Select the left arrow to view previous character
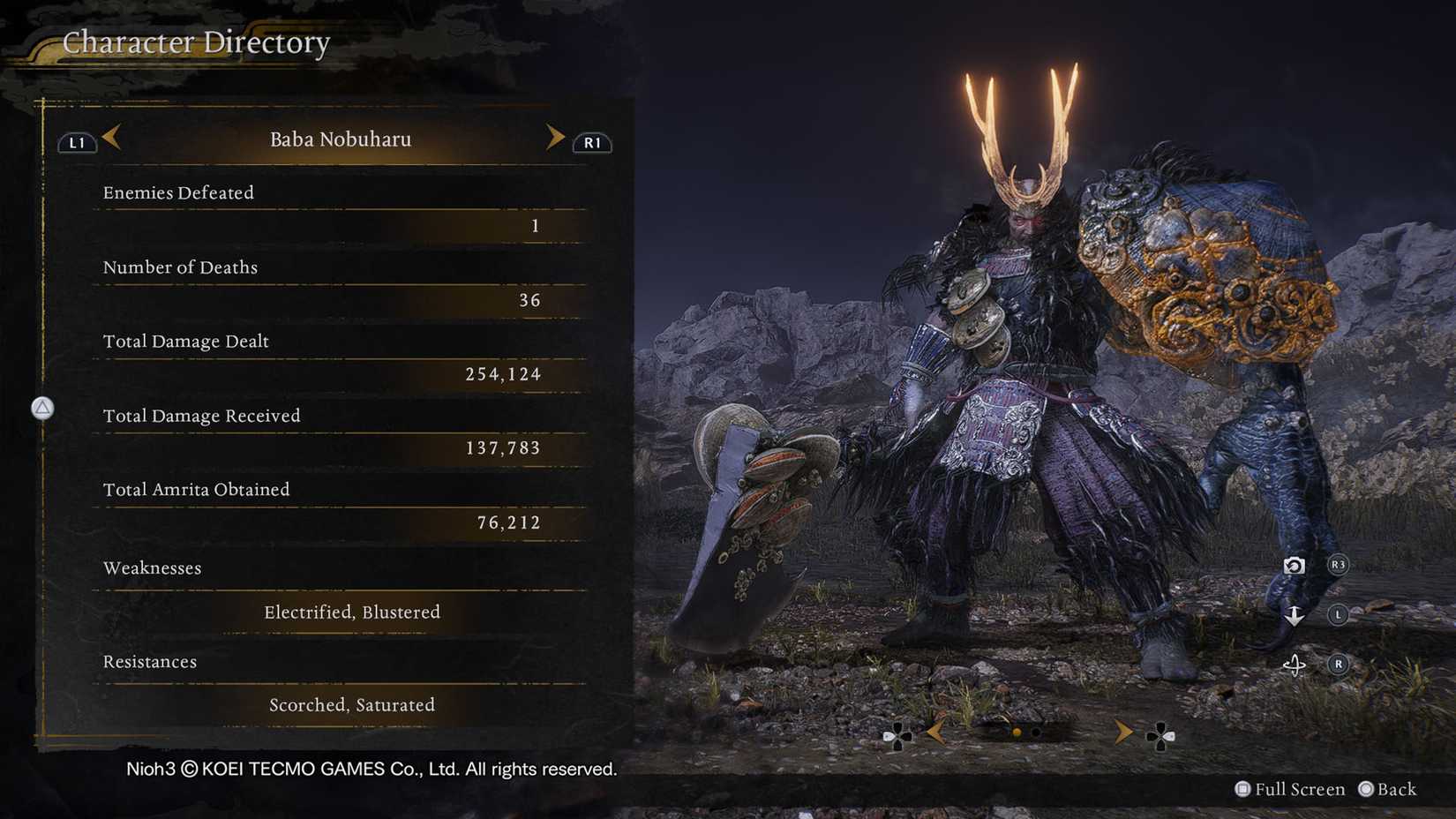 (111, 138)
